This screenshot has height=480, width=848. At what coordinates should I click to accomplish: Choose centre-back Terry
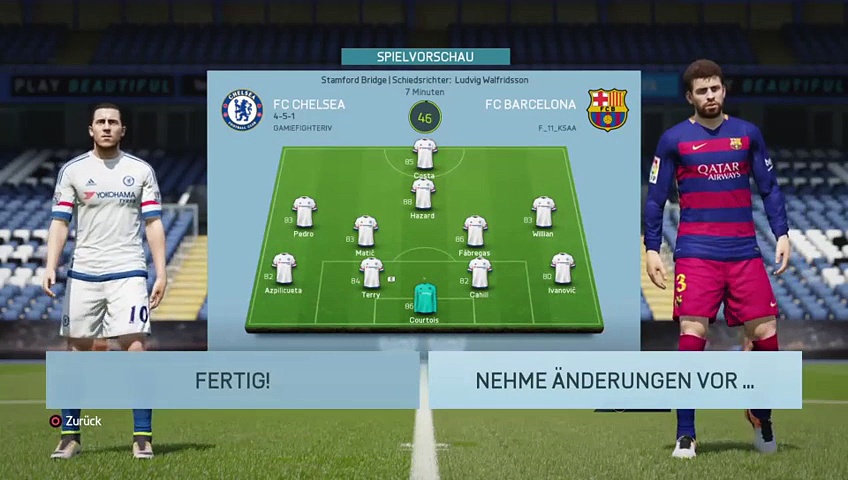pos(371,272)
